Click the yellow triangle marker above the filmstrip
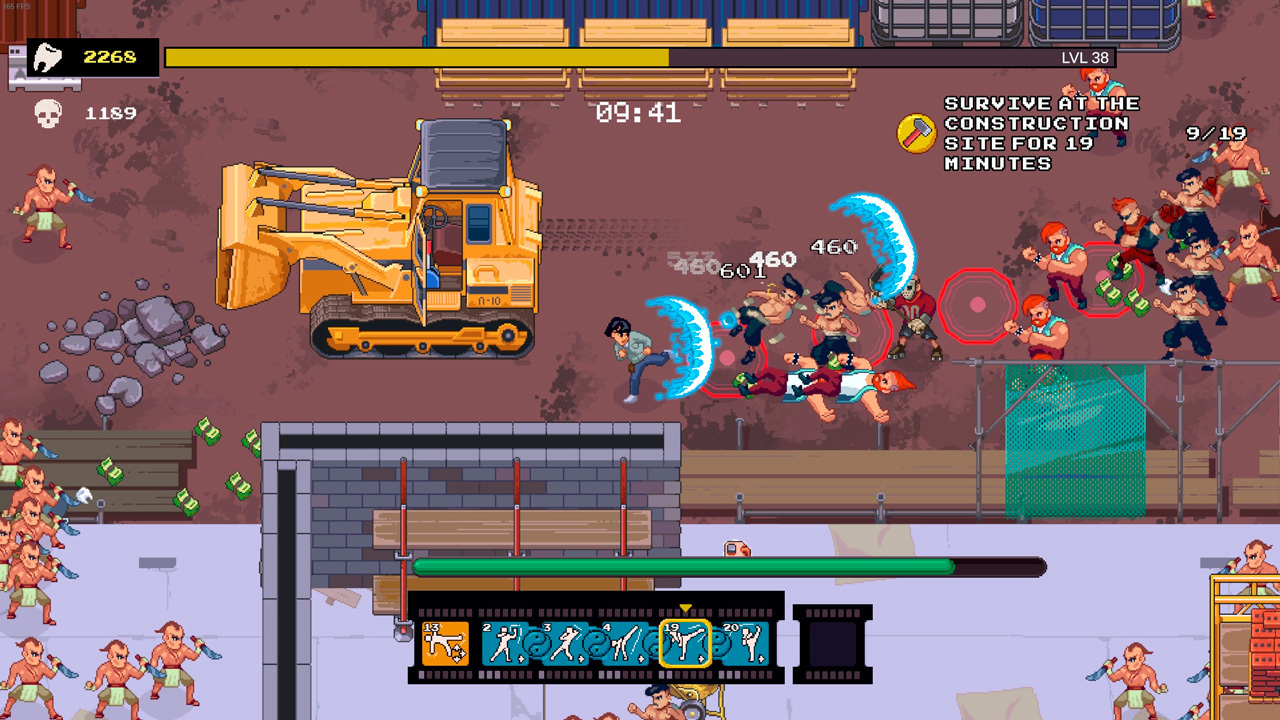Viewport: 1280px width, 720px height. point(687,607)
